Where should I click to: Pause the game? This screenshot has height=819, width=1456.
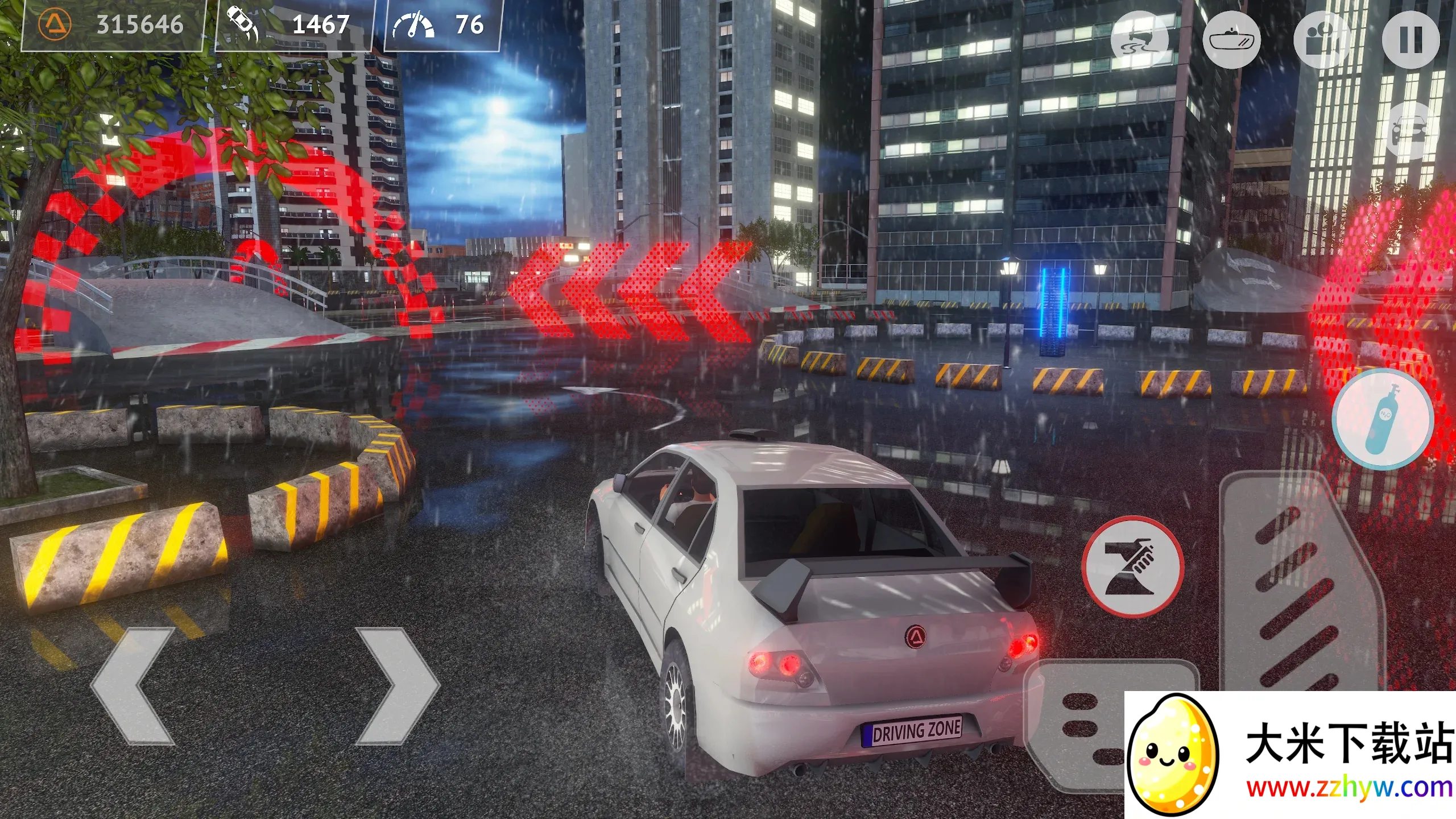(x=1410, y=40)
